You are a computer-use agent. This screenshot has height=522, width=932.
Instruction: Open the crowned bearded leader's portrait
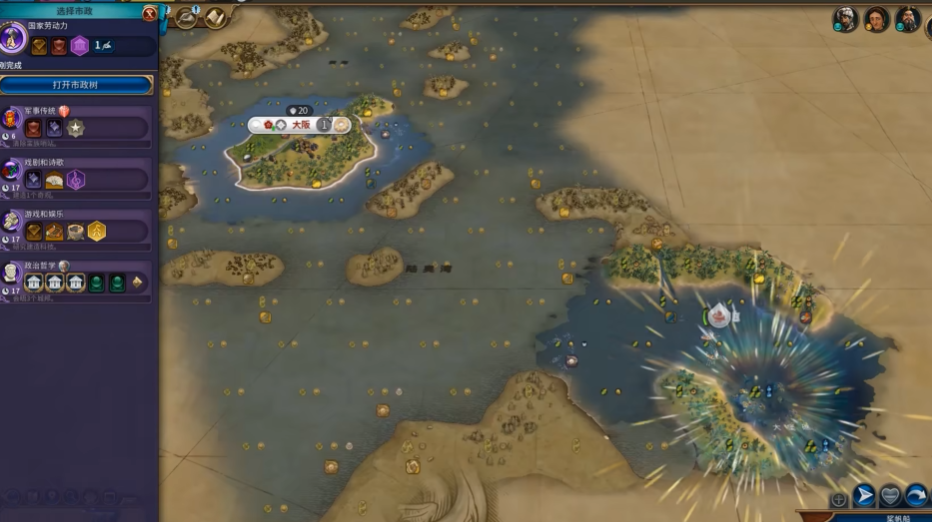click(x=908, y=19)
